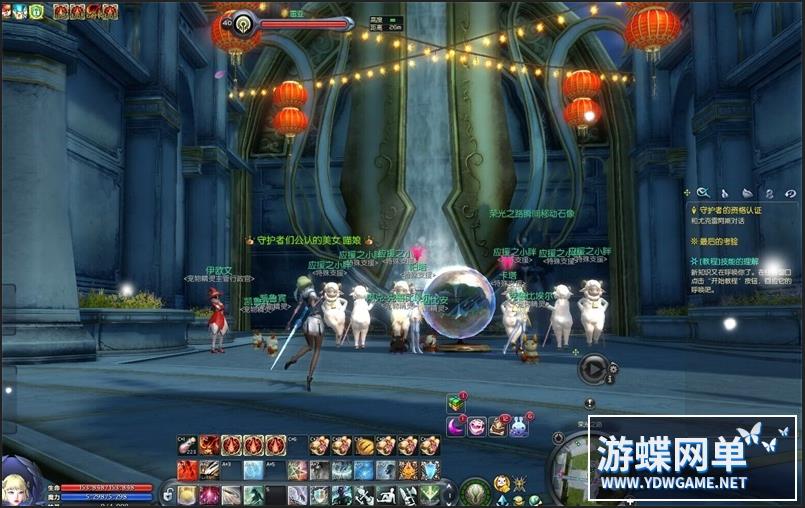Open the 最后的考验 quest entry

pos(715,242)
